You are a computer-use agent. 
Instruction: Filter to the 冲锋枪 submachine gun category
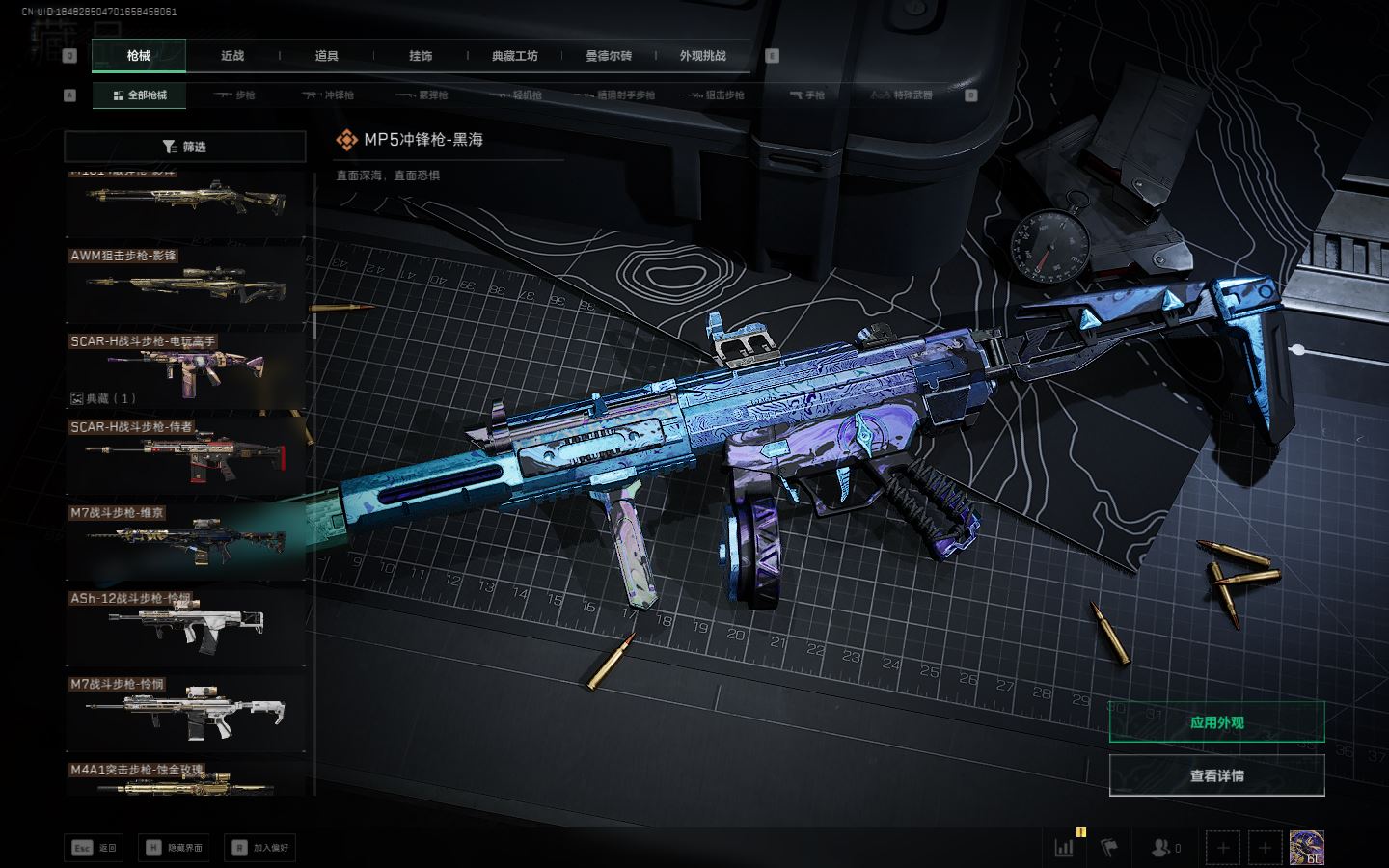(328, 95)
